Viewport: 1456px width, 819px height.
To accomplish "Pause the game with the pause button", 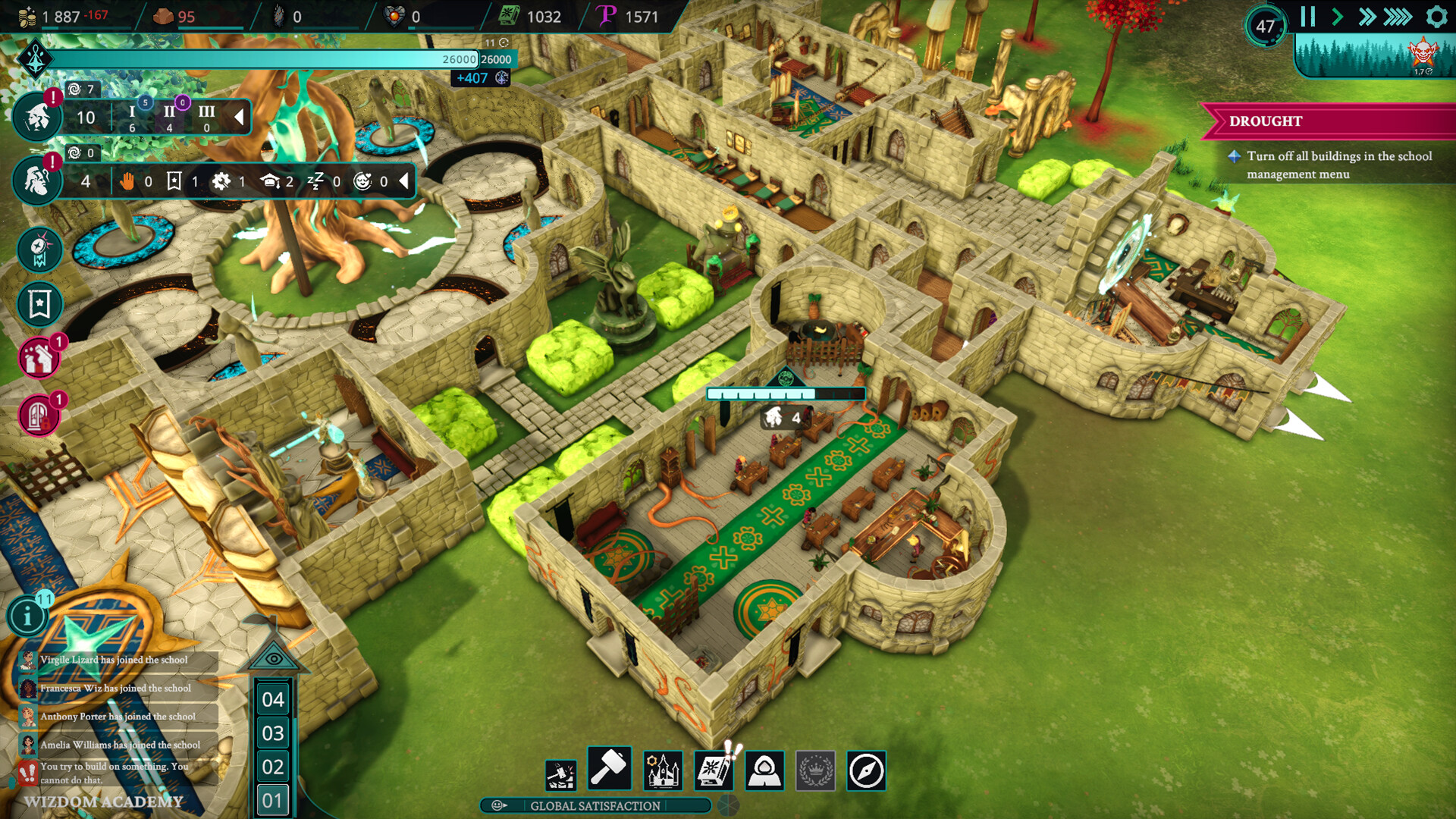I will point(1307,17).
